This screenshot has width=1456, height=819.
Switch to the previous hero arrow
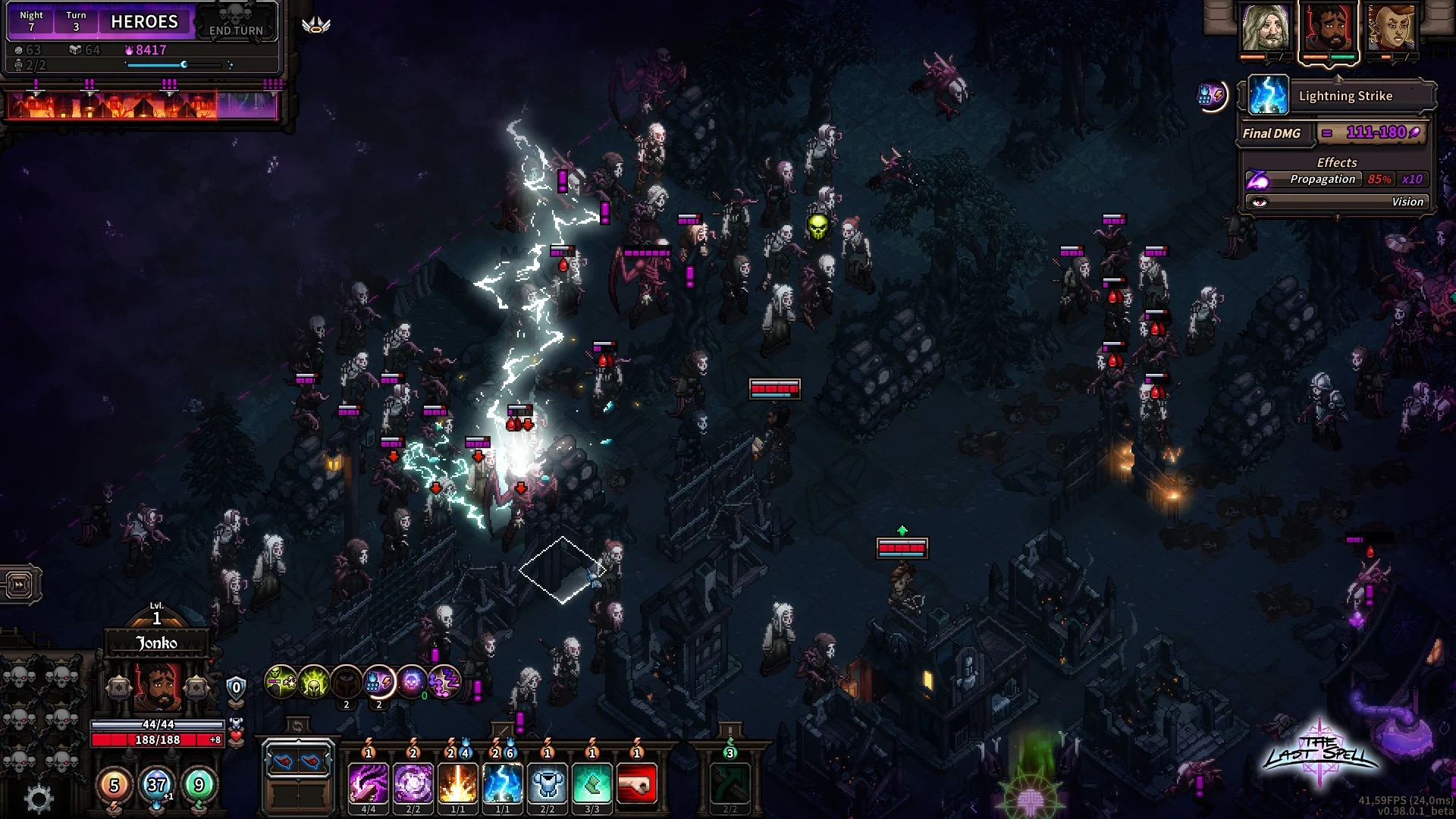coord(119,688)
